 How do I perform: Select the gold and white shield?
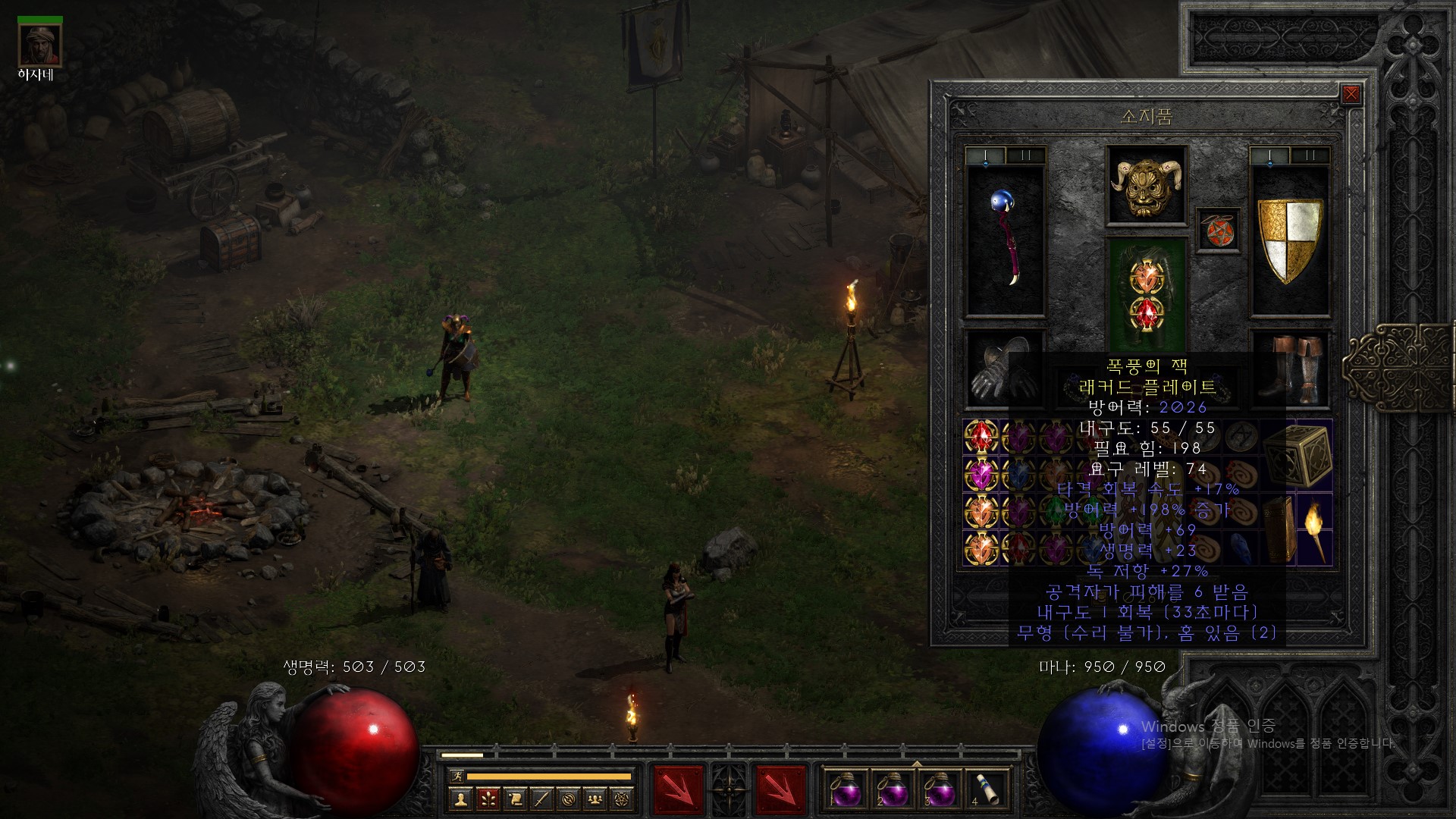pos(1289,239)
